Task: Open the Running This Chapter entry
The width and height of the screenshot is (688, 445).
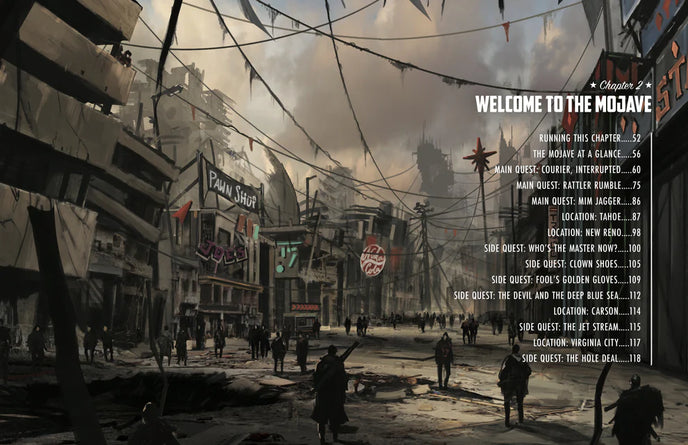Action: coord(589,138)
